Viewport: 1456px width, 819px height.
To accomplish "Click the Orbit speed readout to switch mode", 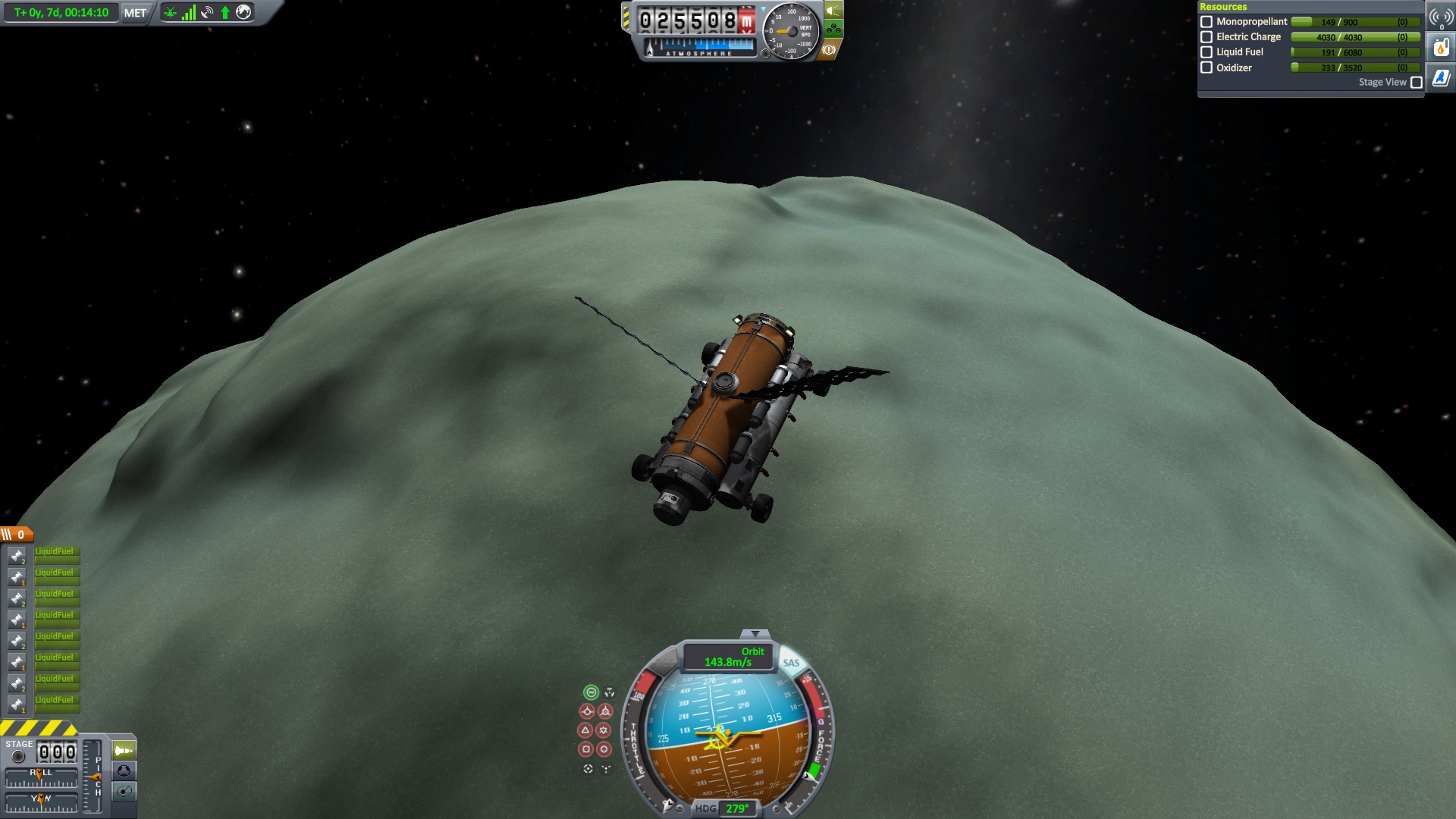I will (x=728, y=657).
